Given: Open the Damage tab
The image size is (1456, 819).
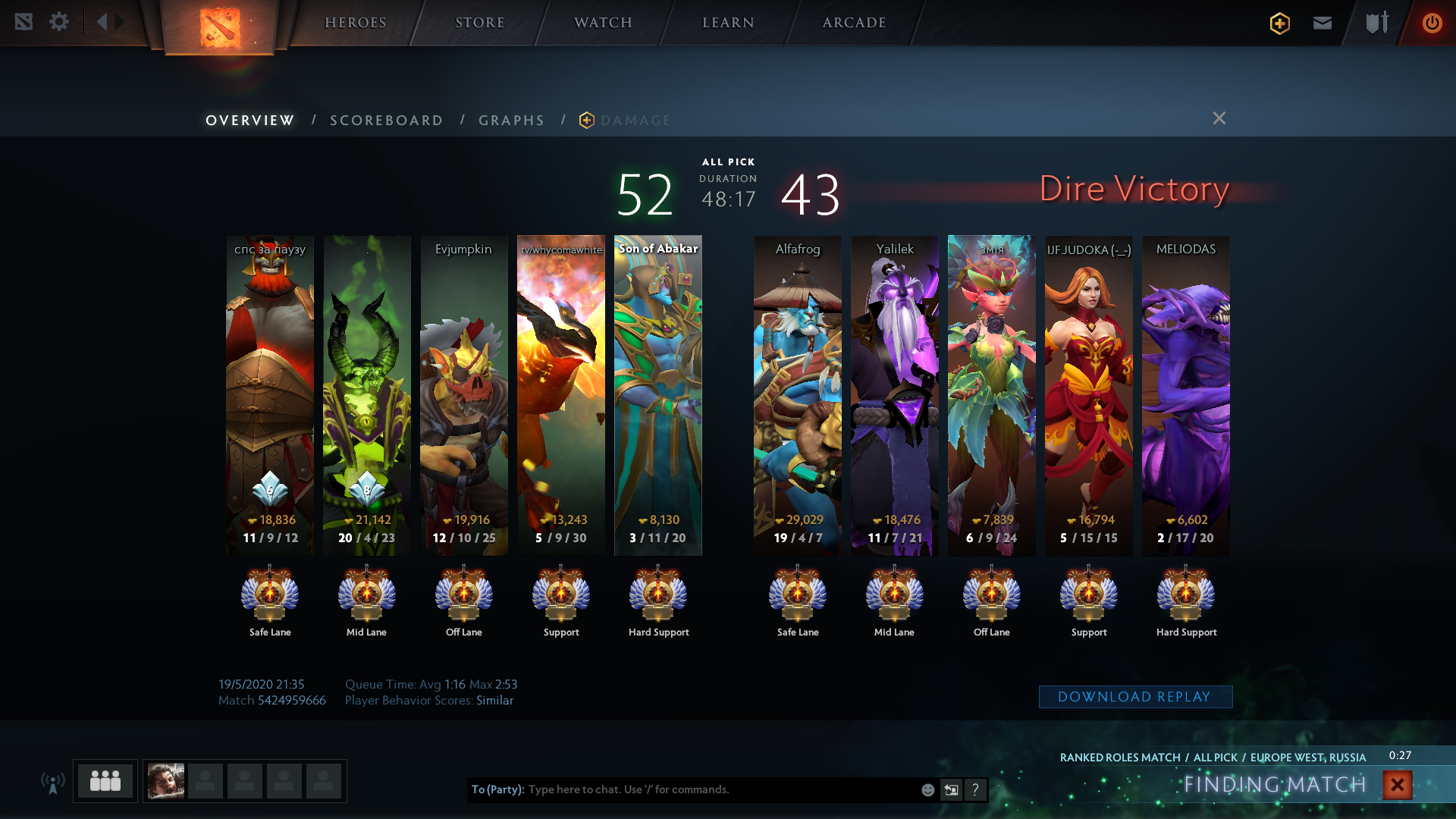Looking at the screenshot, I should click(x=635, y=121).
